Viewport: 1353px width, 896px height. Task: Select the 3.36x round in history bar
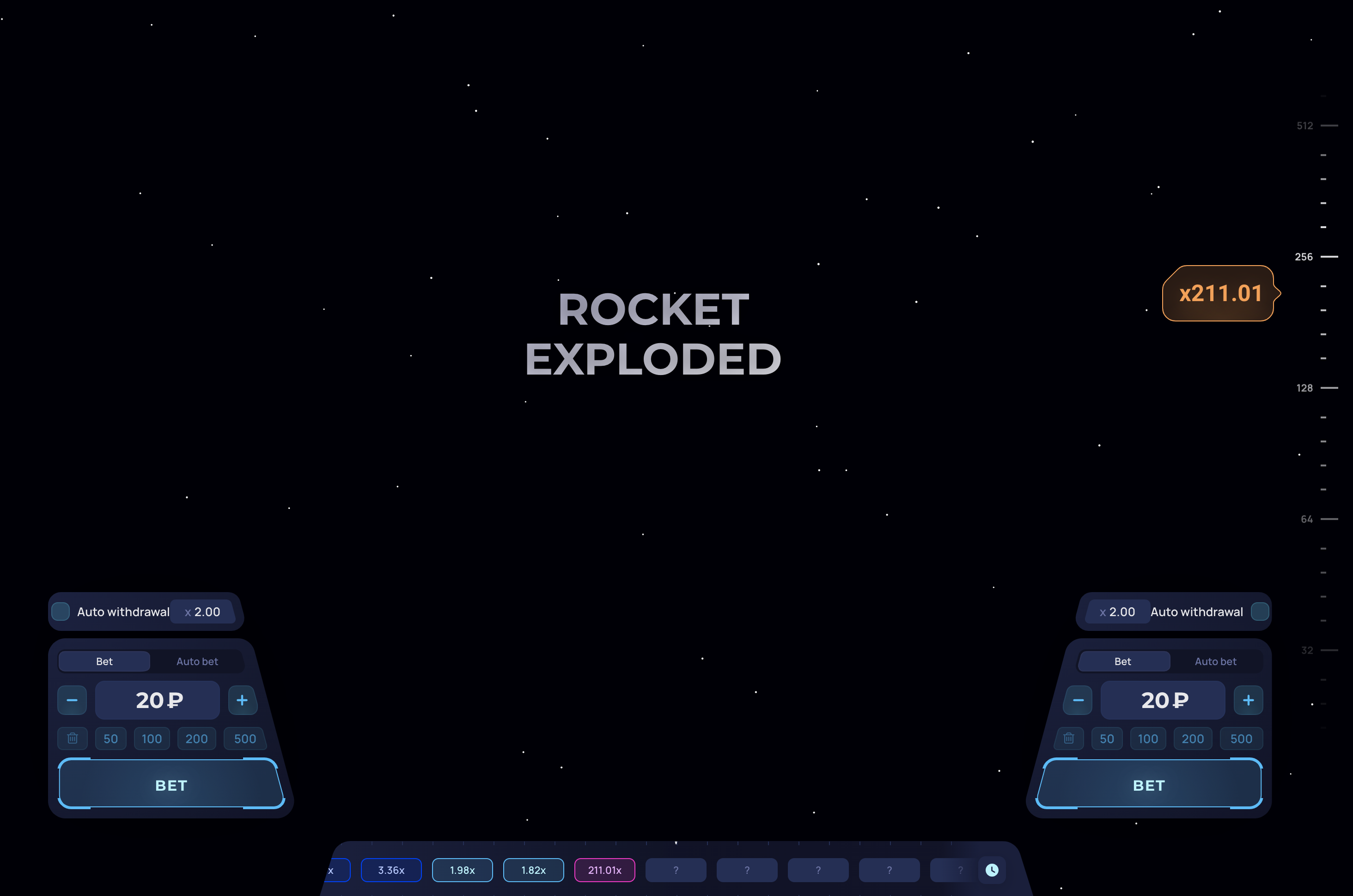[x=391, y=870]
